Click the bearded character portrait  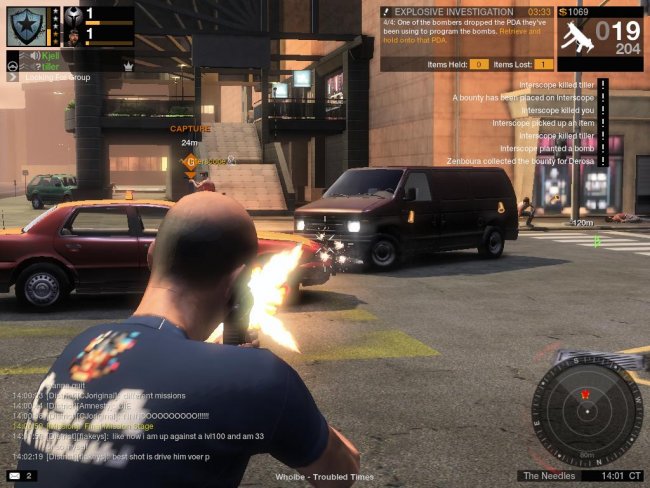(74, 36)
